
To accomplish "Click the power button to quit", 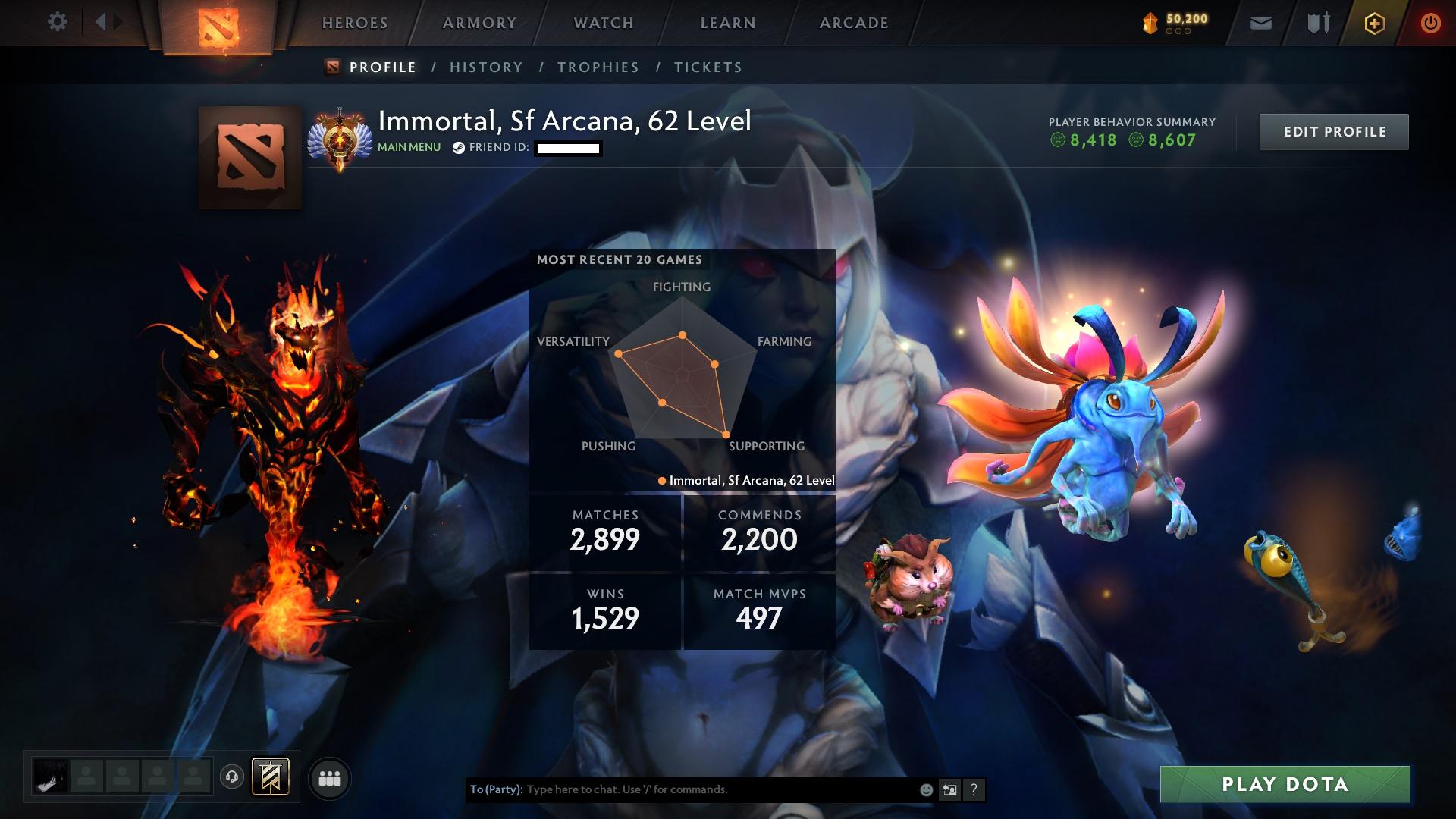I will point(1432,22).
